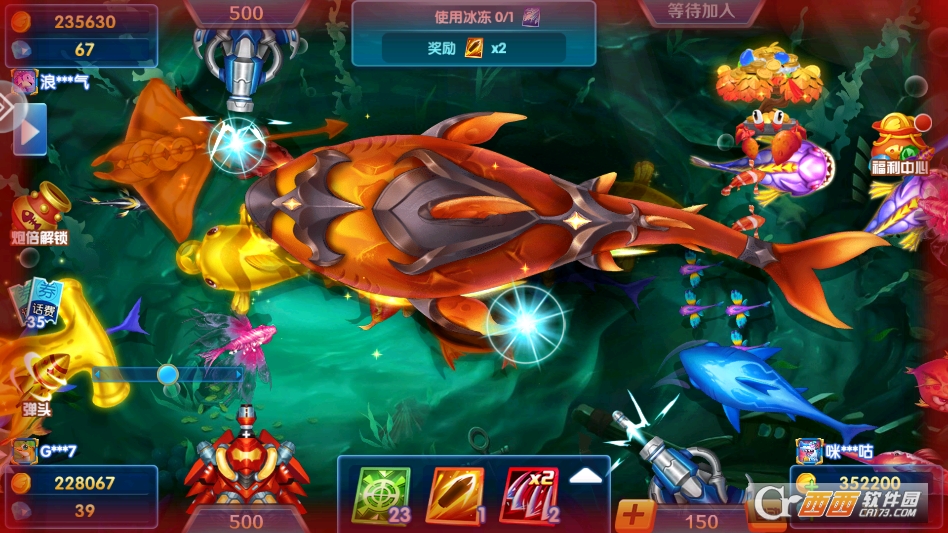Viewport: 948px width, 533px height.
Task: View player 浪***气's avatar
Action: coord(25,81)
